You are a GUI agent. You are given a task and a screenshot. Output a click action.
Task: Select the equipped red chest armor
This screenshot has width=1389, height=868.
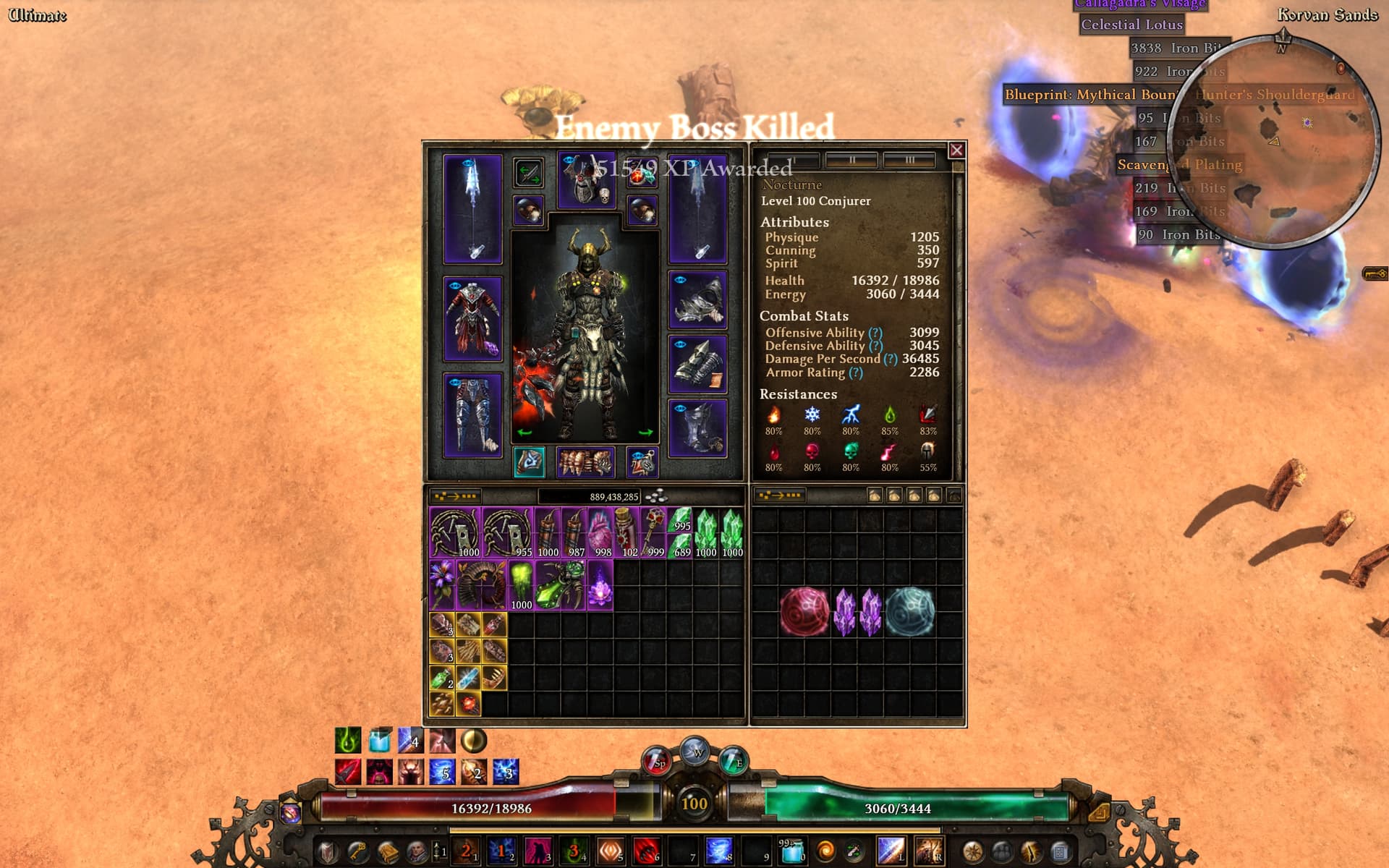472,319
